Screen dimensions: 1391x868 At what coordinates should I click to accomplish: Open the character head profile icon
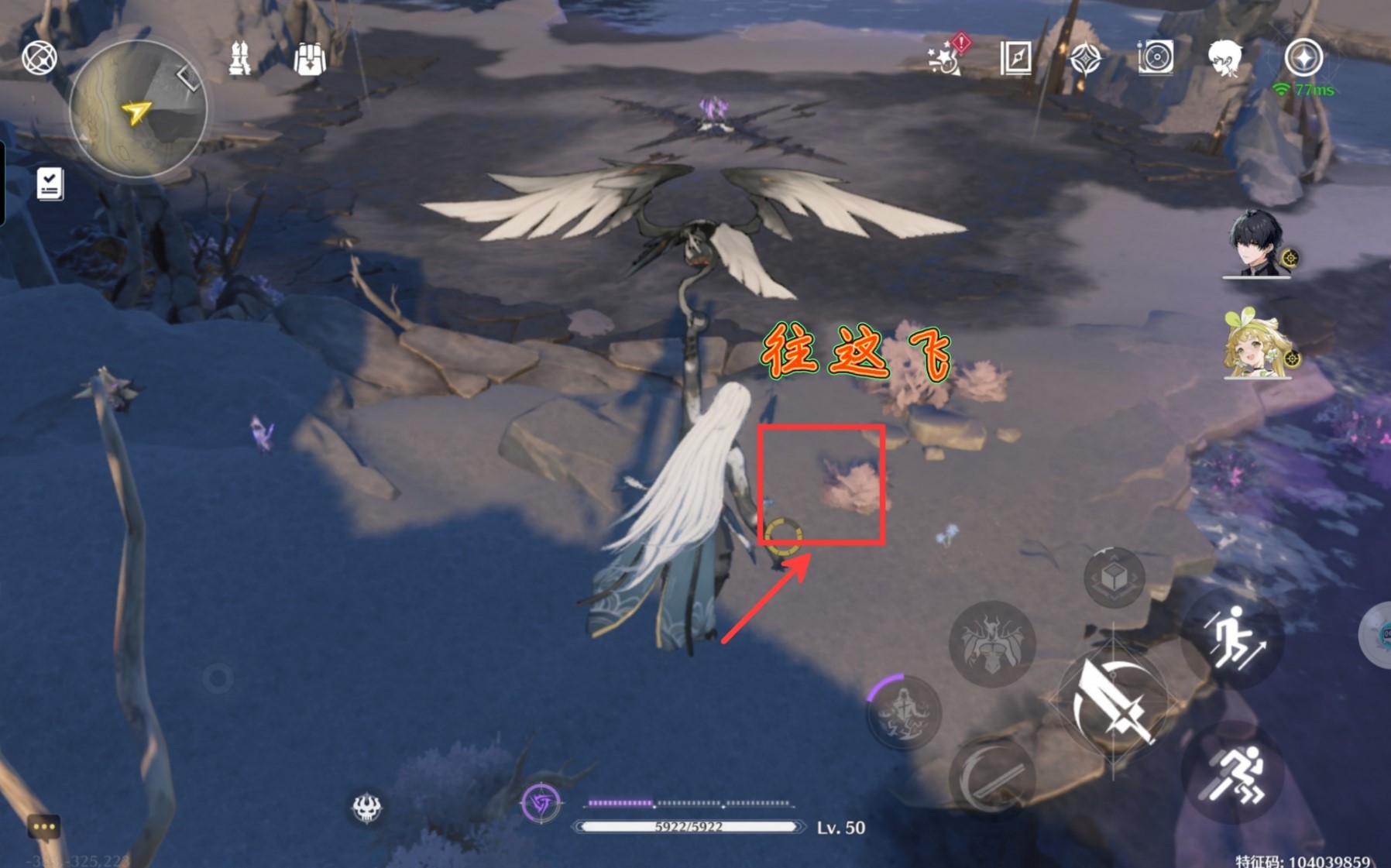tap(1225, 58)
